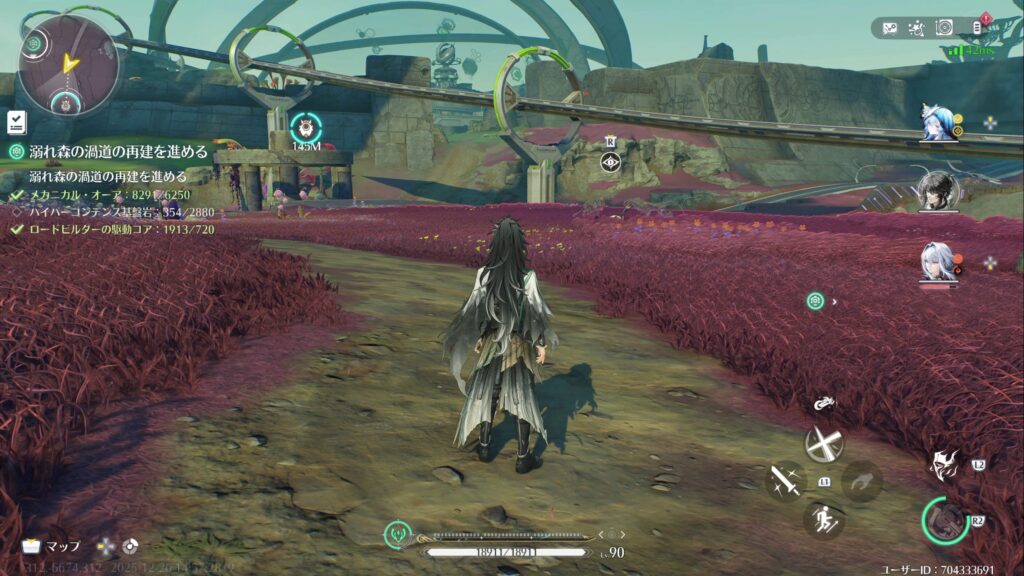This screenshot has height=576, width=1024.
Task: Select the dark-haired party member portrait
Action: click(x=938, y=190)
